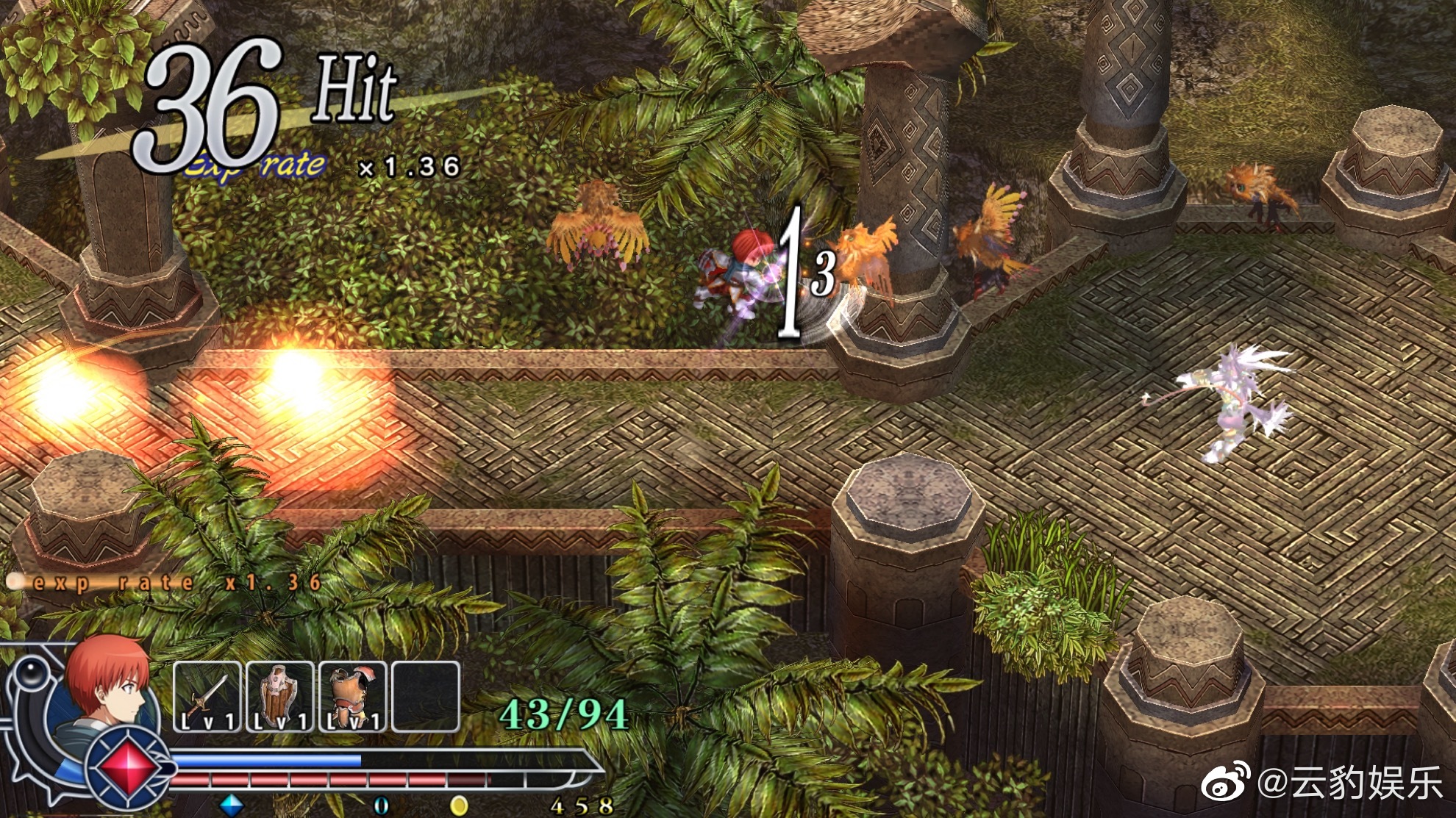Select the Lv 1 leather armor slot
Viewport: 1456px width, 818px height.
[x=352, y=697]
